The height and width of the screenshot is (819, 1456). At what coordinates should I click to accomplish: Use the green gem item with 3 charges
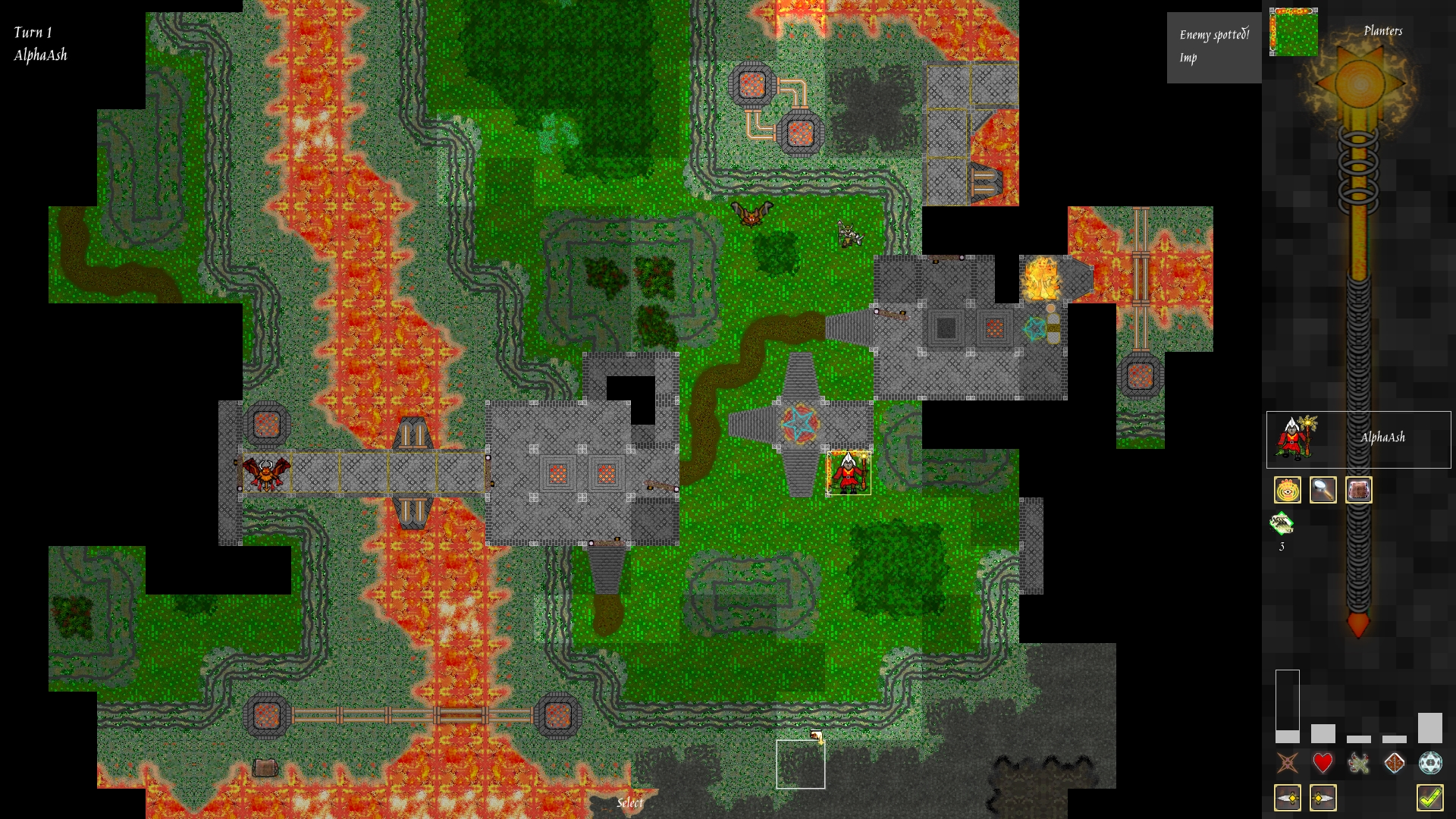pyautogui.click(x=1282, y=525)
